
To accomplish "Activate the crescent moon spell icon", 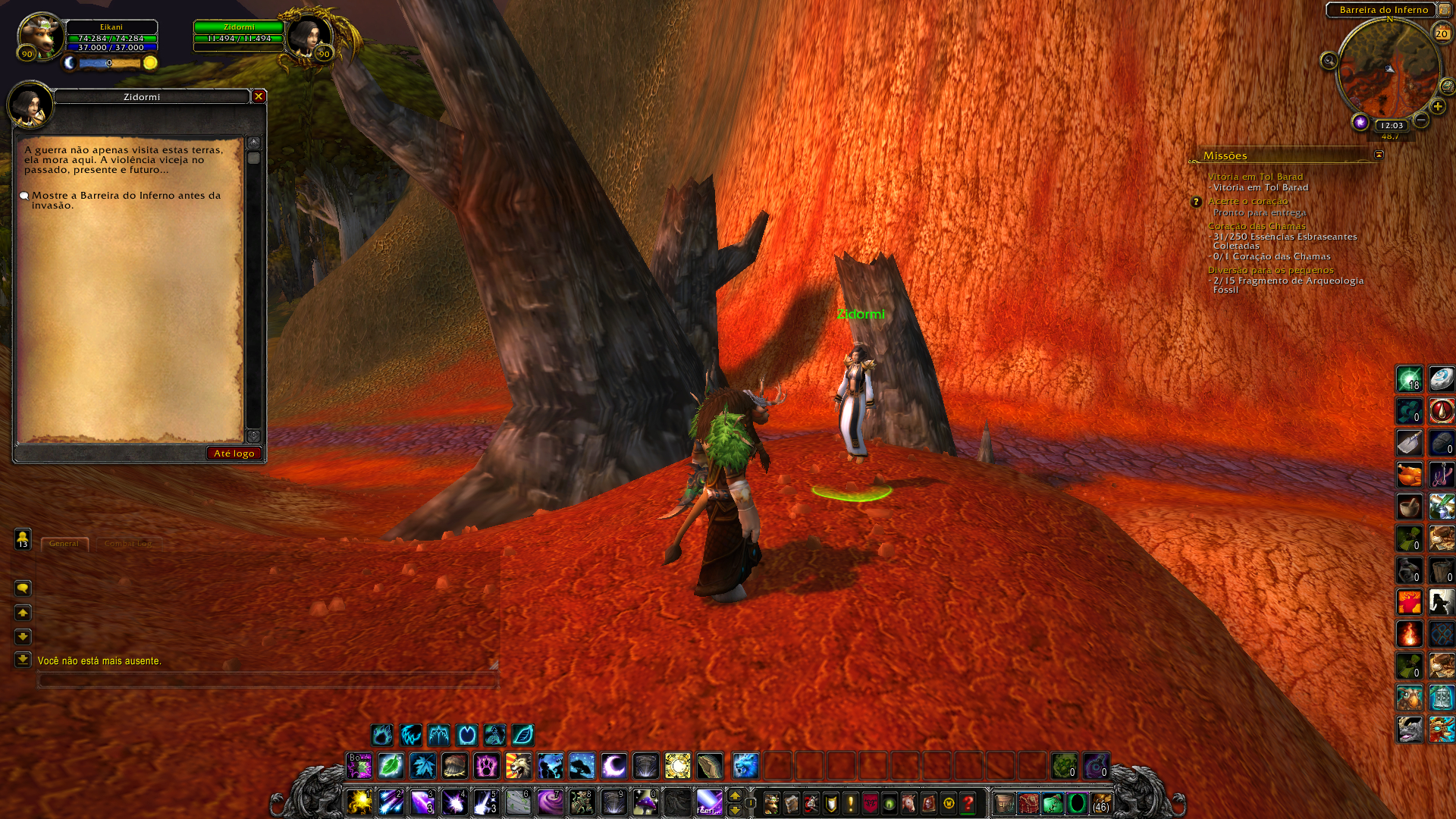I will 613,766.
